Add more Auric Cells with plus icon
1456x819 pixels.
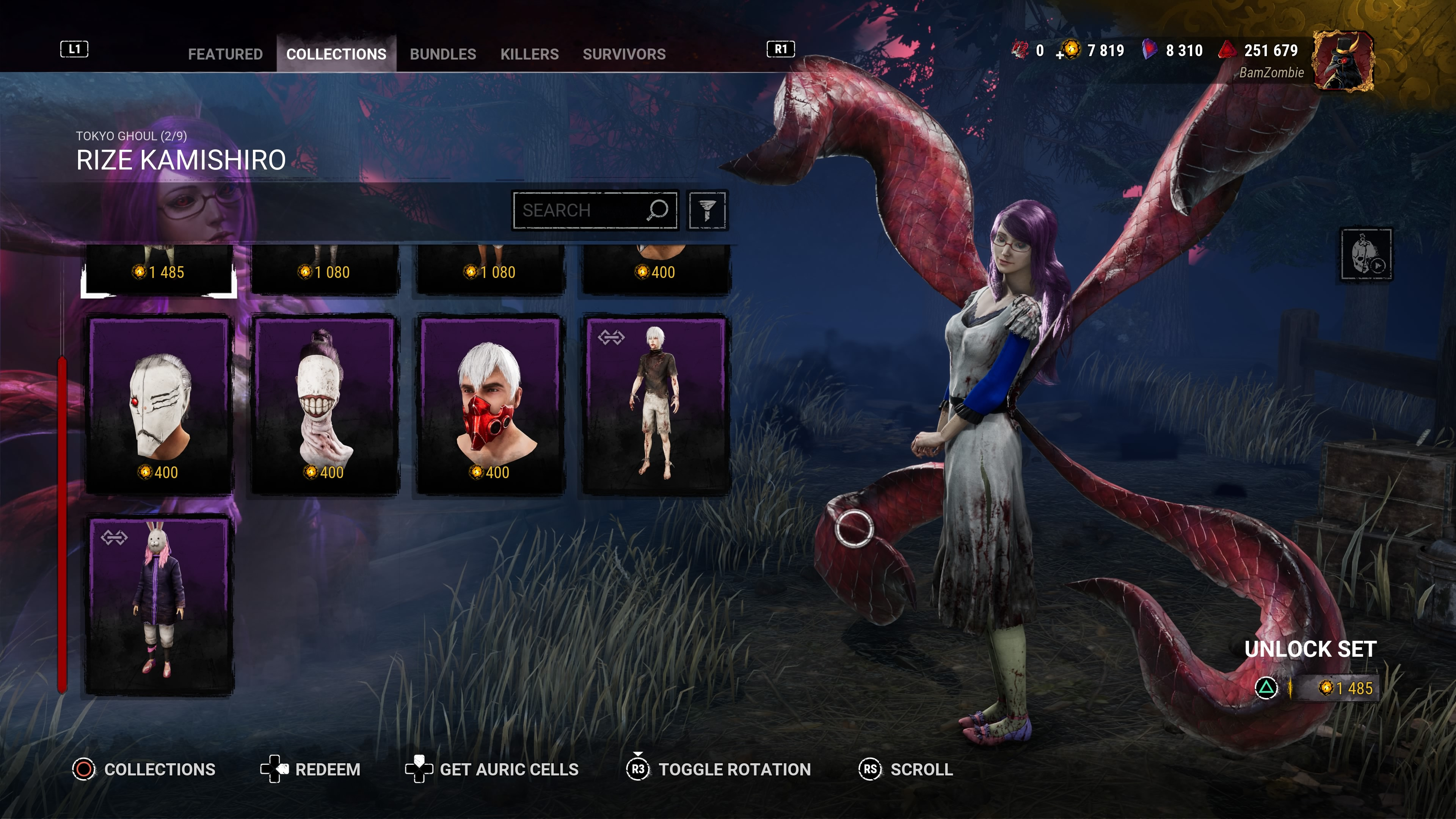(1060, 55)
